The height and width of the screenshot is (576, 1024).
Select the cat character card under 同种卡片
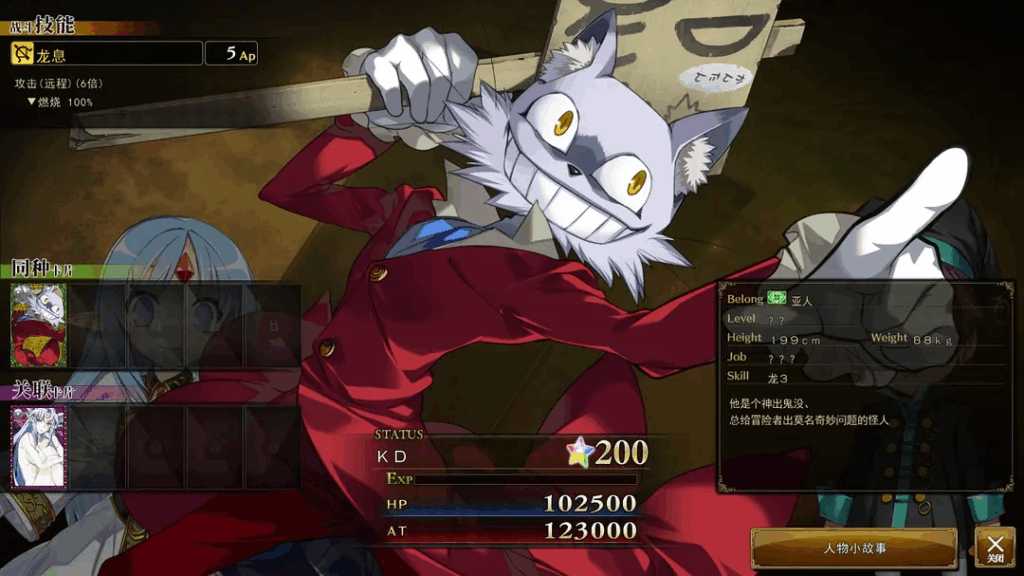pyautogui.click(x=38, y=325)
